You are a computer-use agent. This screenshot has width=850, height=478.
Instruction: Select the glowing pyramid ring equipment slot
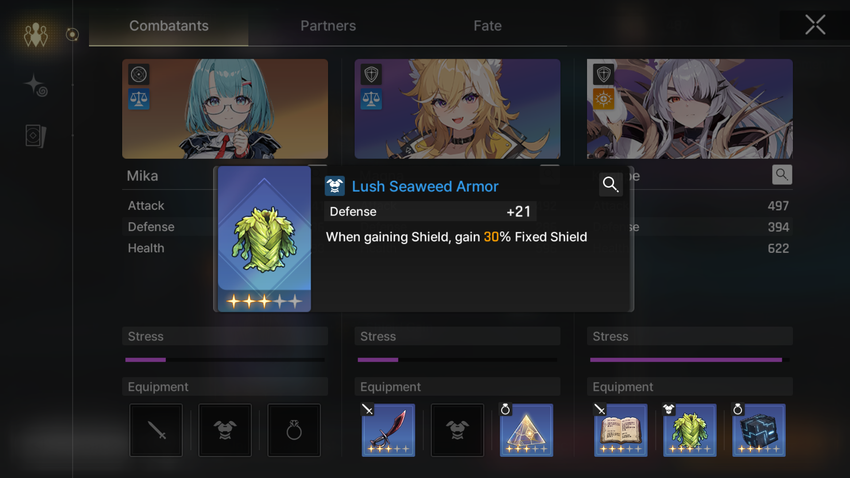click(526, 430)
